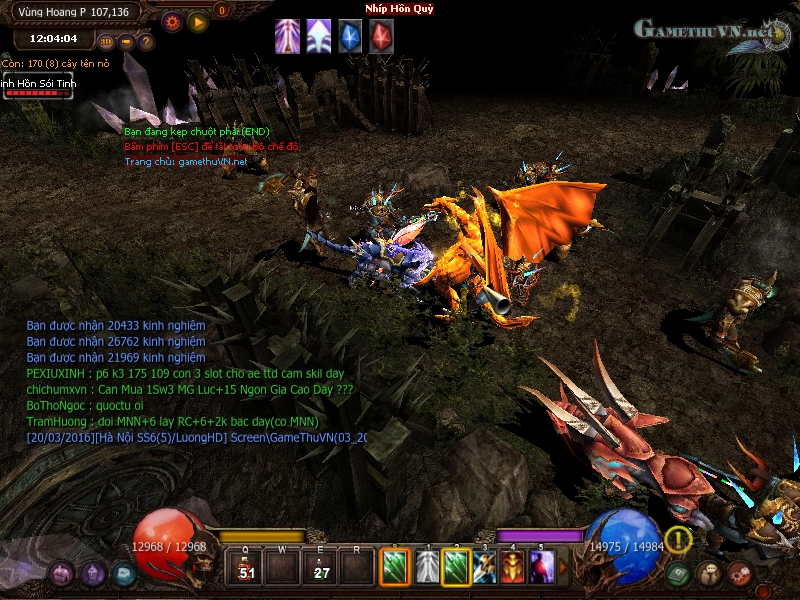
Task: Click the orange play arrow button
Action: [198, 21]
